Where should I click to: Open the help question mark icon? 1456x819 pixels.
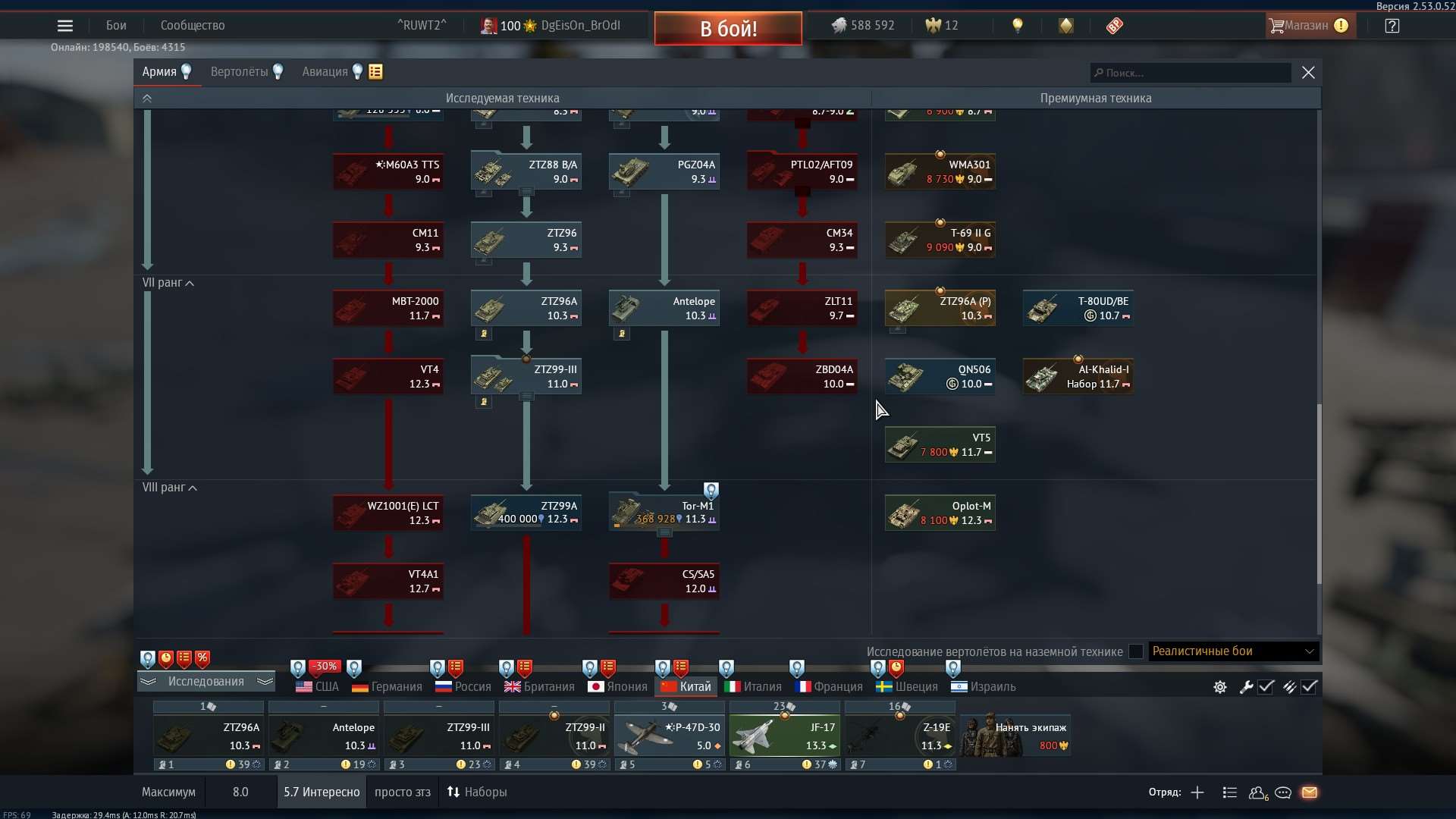pos(1392,25)
